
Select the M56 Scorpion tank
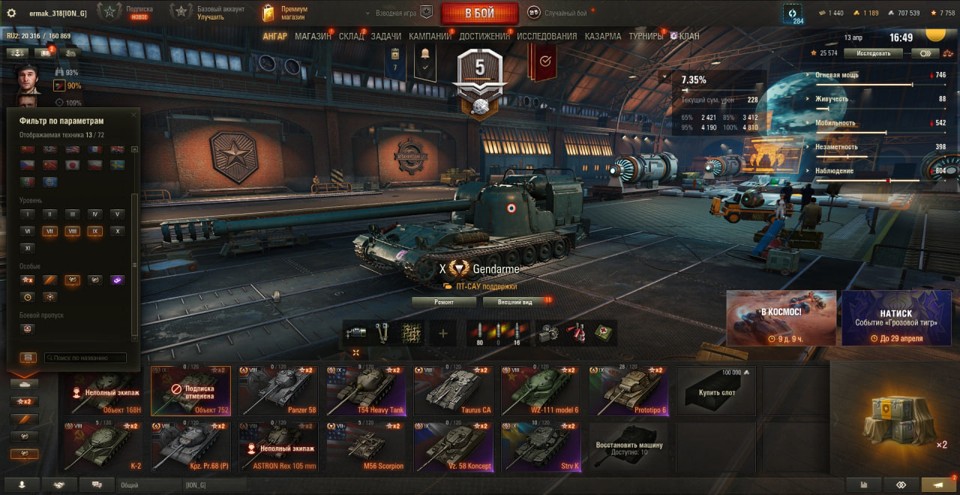[369, 446]
